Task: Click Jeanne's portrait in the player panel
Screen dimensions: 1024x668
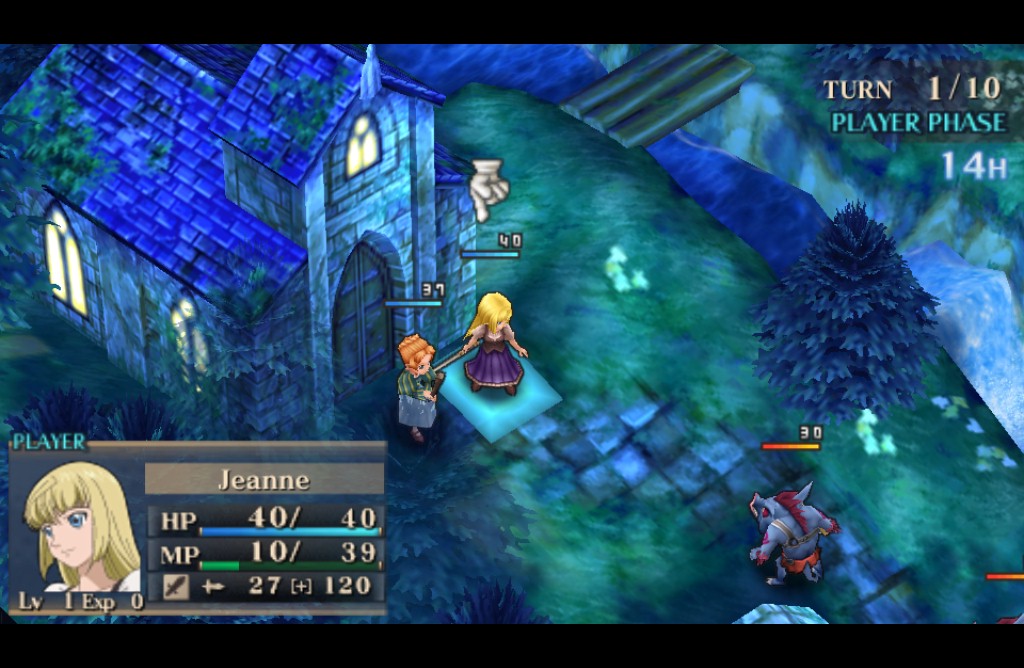Action: pos(78,527)
